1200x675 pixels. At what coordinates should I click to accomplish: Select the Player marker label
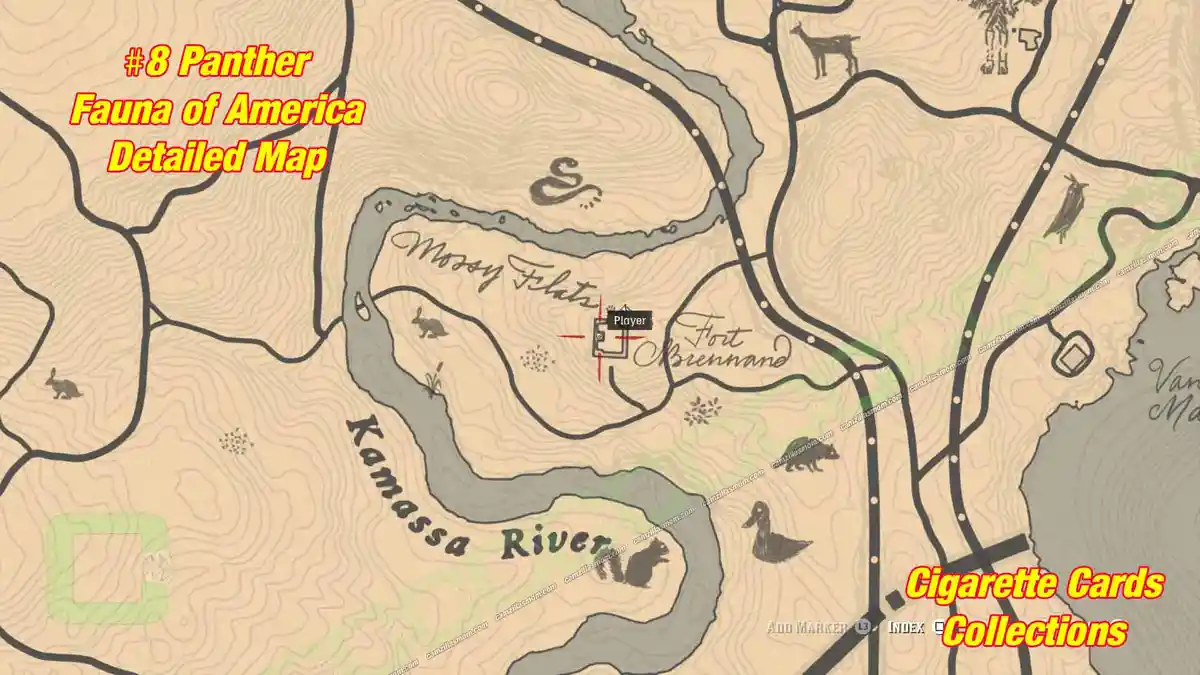coord(630,321)
